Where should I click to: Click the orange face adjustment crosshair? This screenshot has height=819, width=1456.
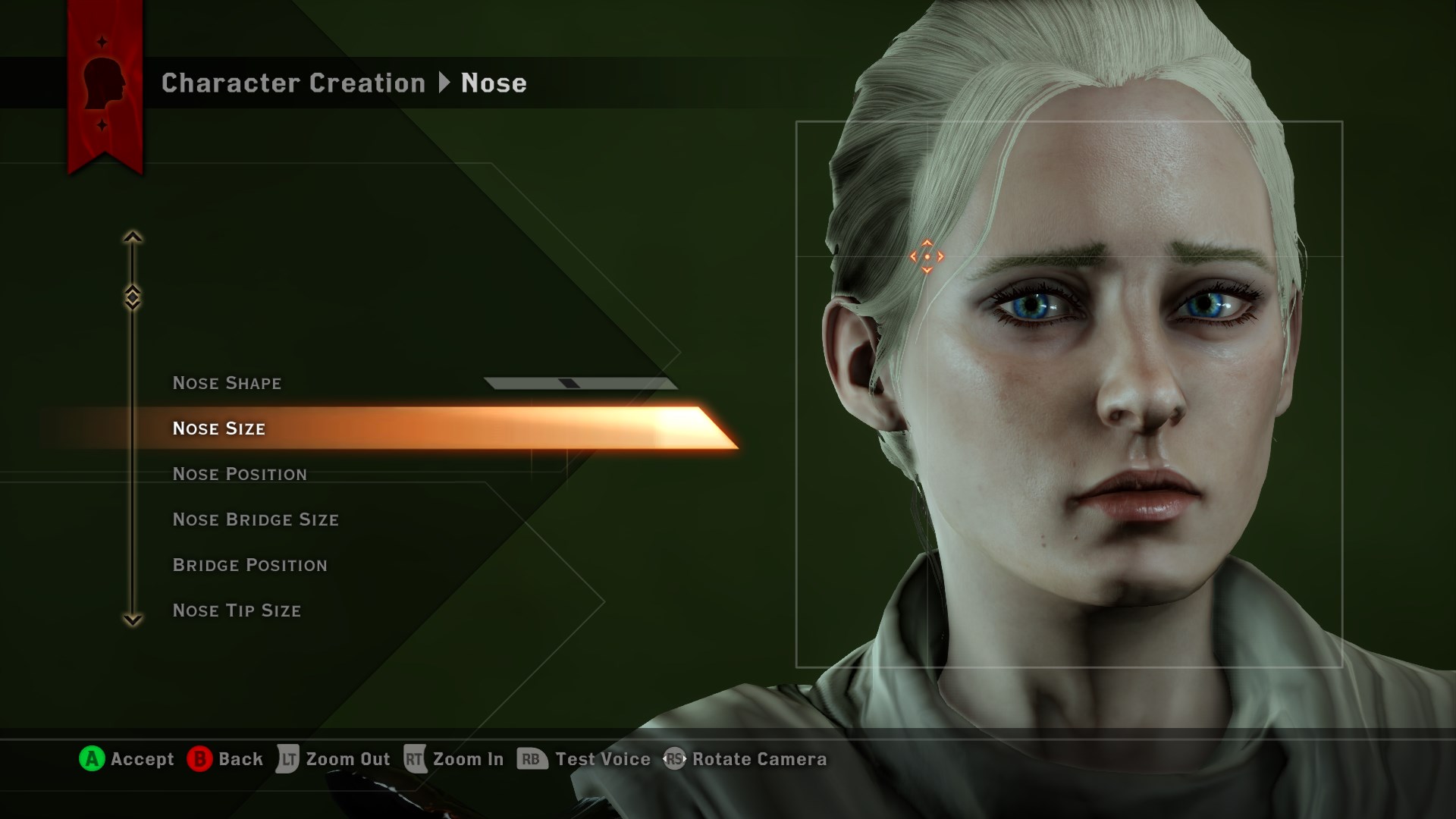pyautogui.click(x=927, y=257)
